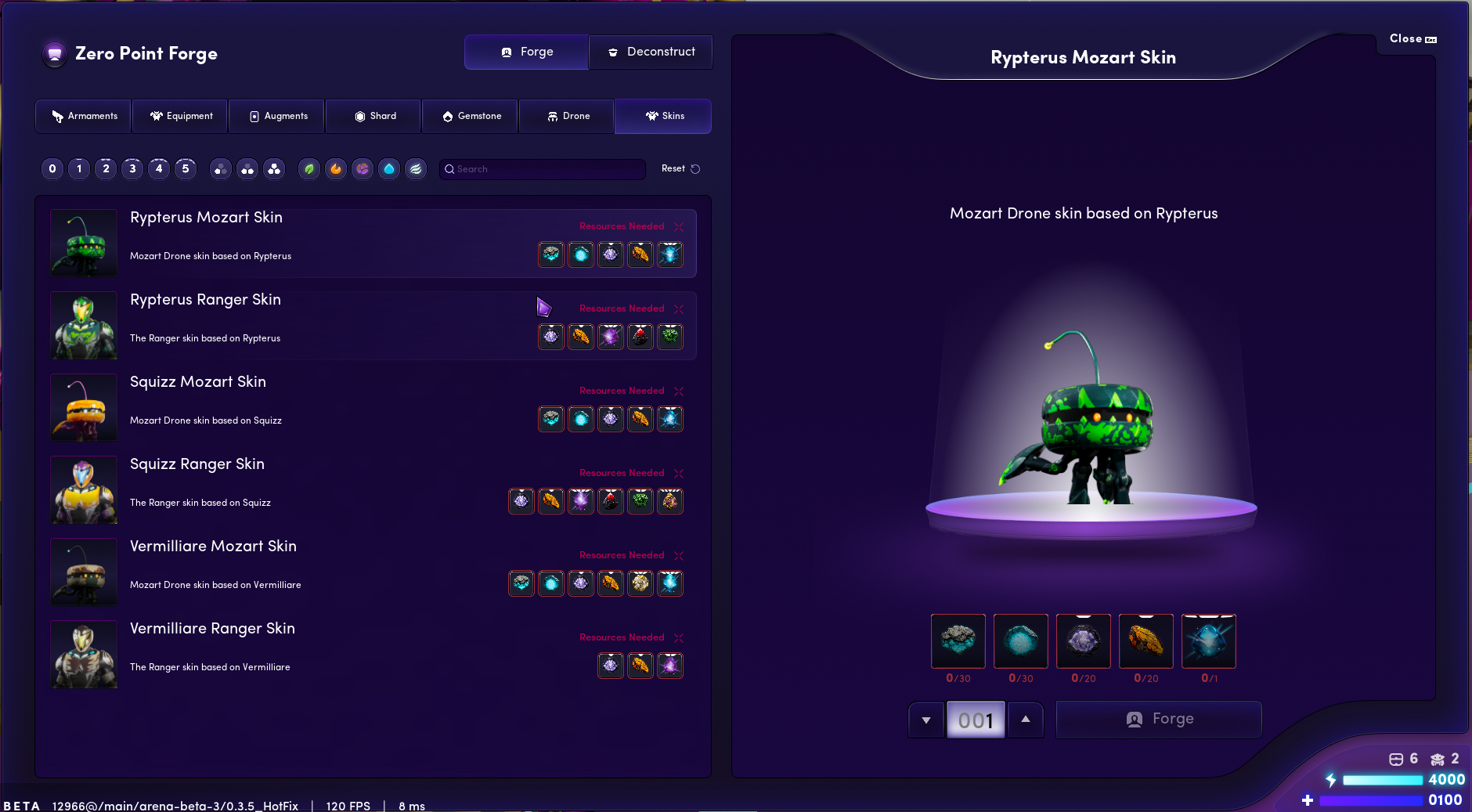View the Gemstone category
Screen dimensions: 1472x812
pyautogui.click(x=471, y=116)
